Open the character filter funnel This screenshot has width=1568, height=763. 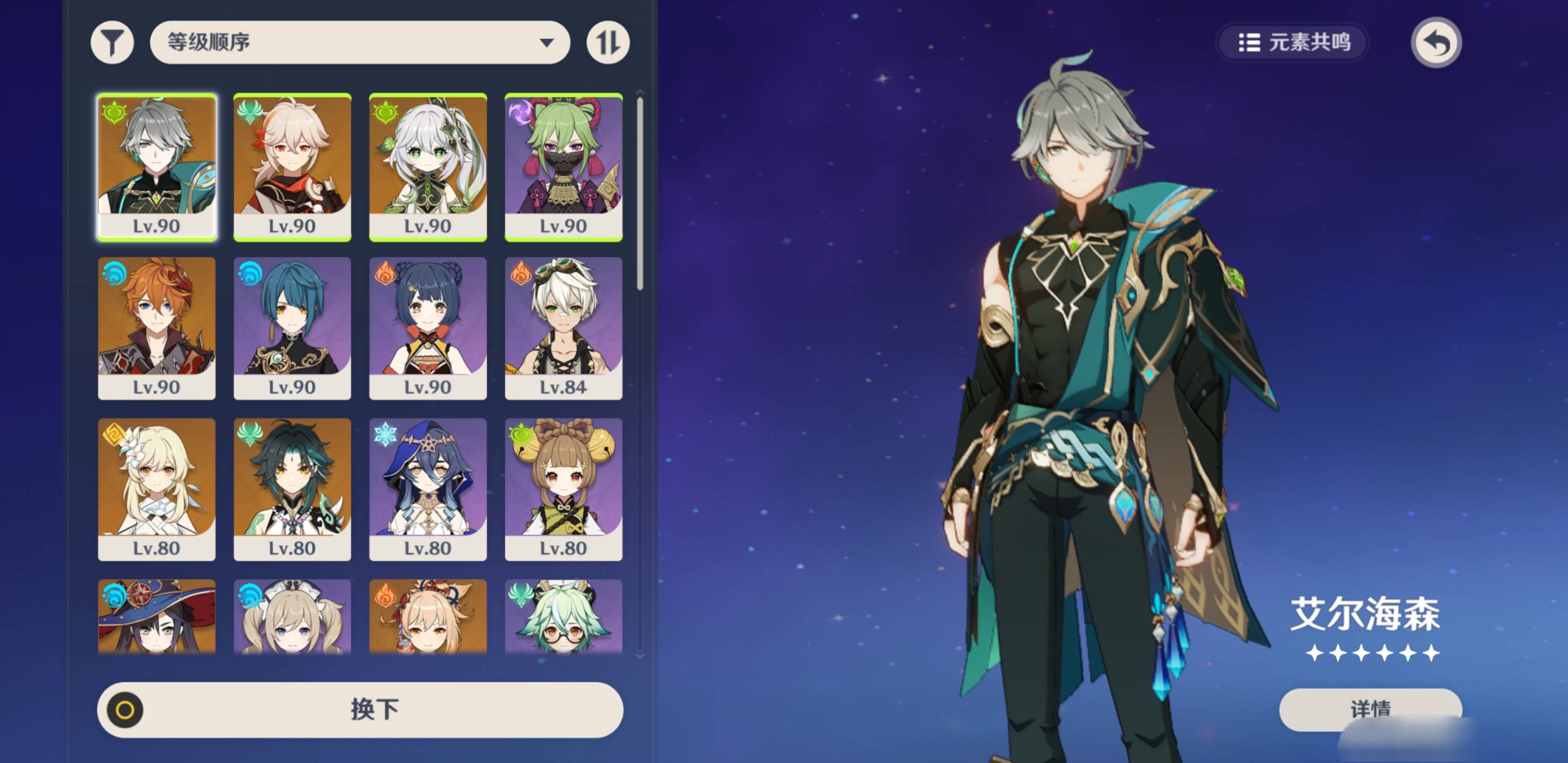(x=112, y=42)
